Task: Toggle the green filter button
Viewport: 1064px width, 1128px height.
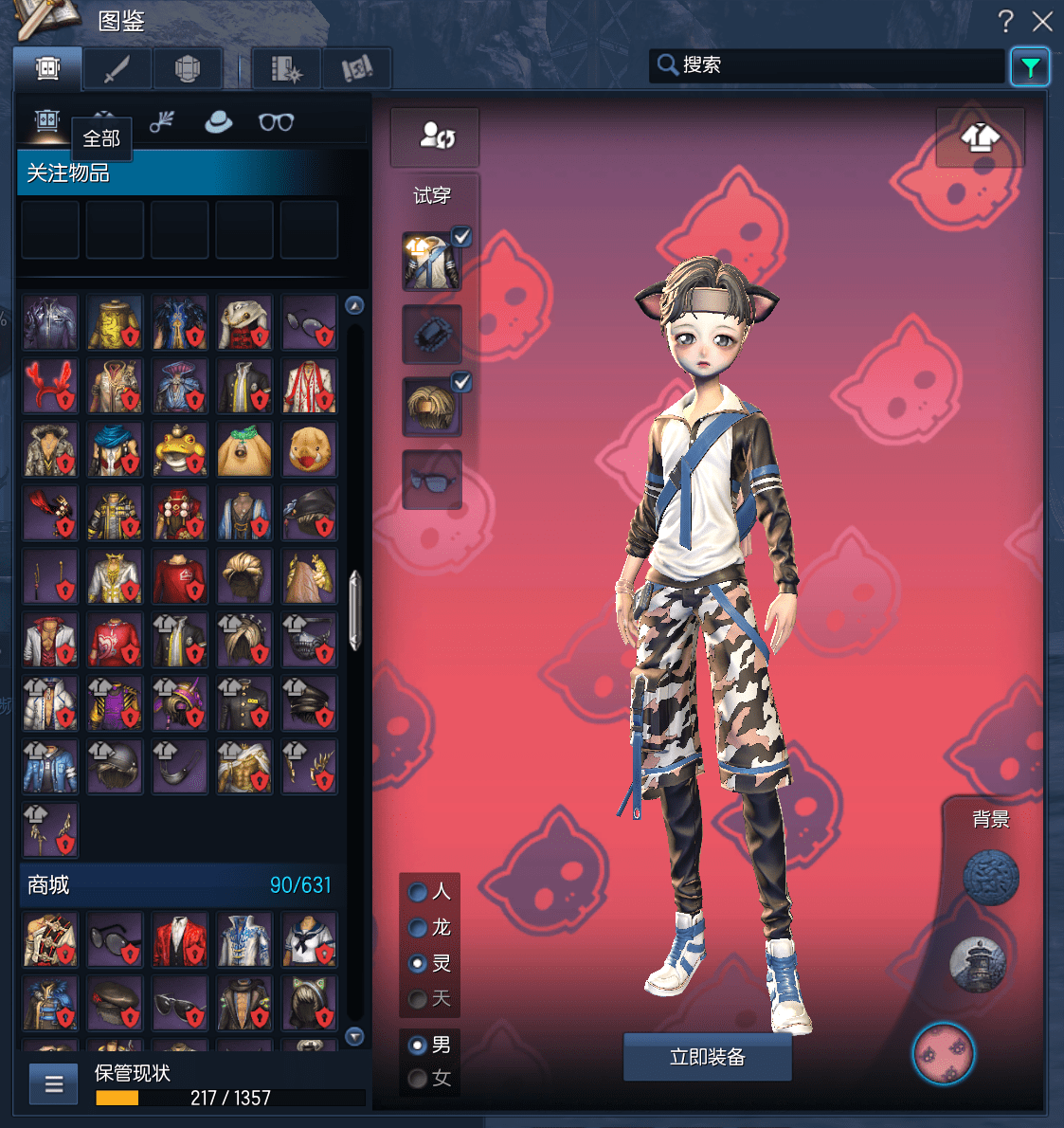Action: point(1030,67)
